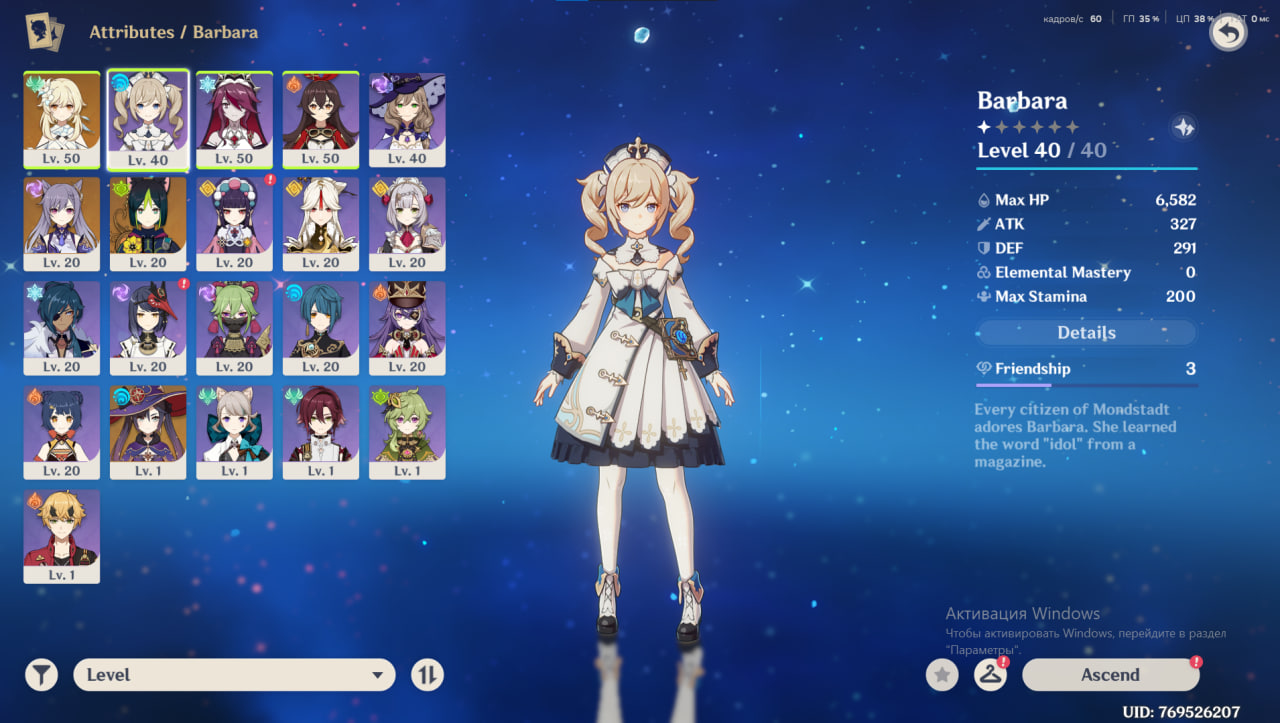Select Xingqiu's portrait
This screenshot has height=723, width=1280.
320,326
